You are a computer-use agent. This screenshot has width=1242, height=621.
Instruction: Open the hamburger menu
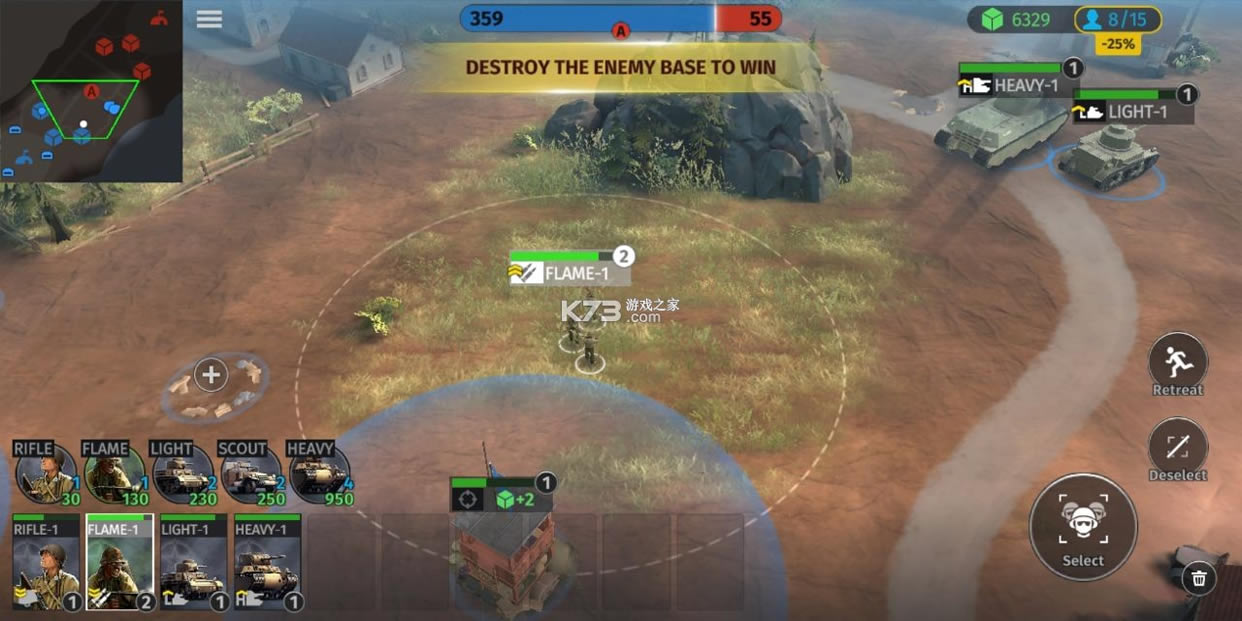(x=209, y=20)
